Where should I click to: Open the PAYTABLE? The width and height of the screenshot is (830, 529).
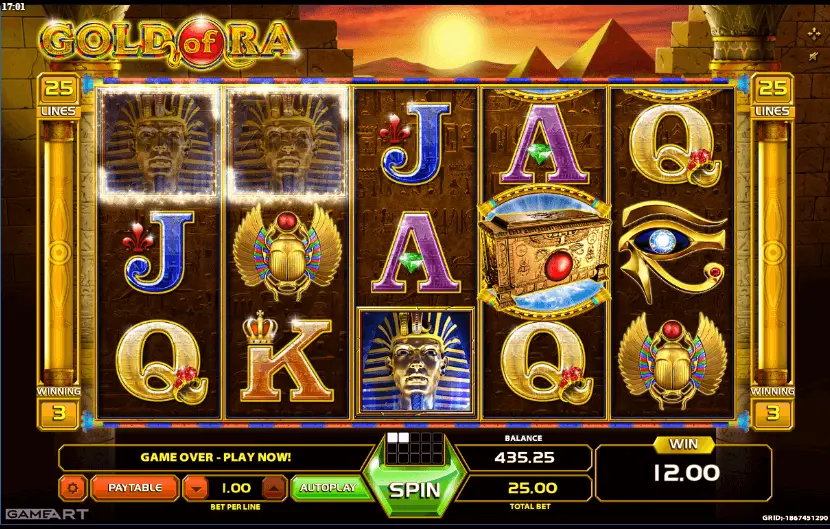tap(135, 488)
